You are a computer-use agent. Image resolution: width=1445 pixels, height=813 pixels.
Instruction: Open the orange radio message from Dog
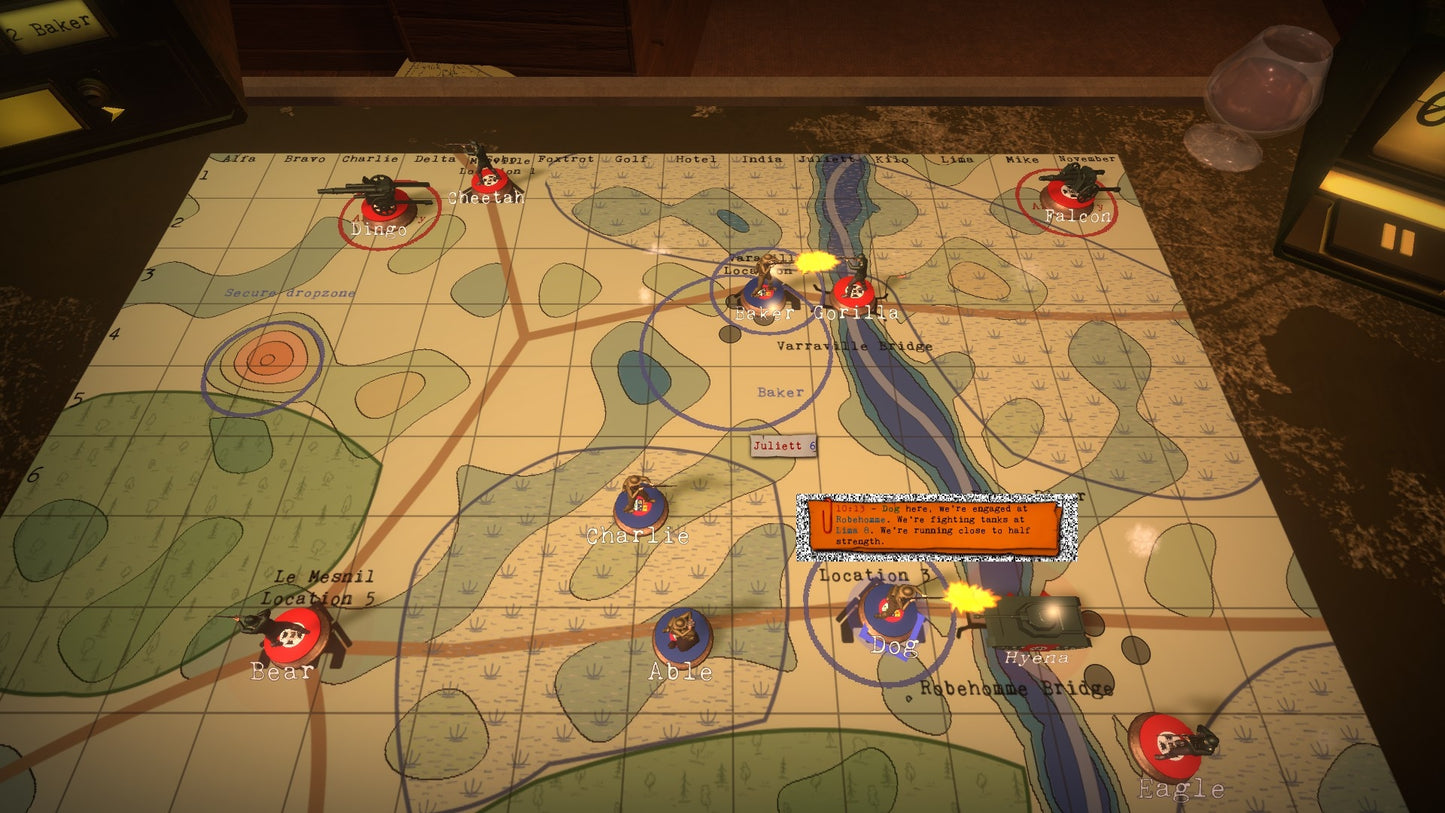point(937,525)
